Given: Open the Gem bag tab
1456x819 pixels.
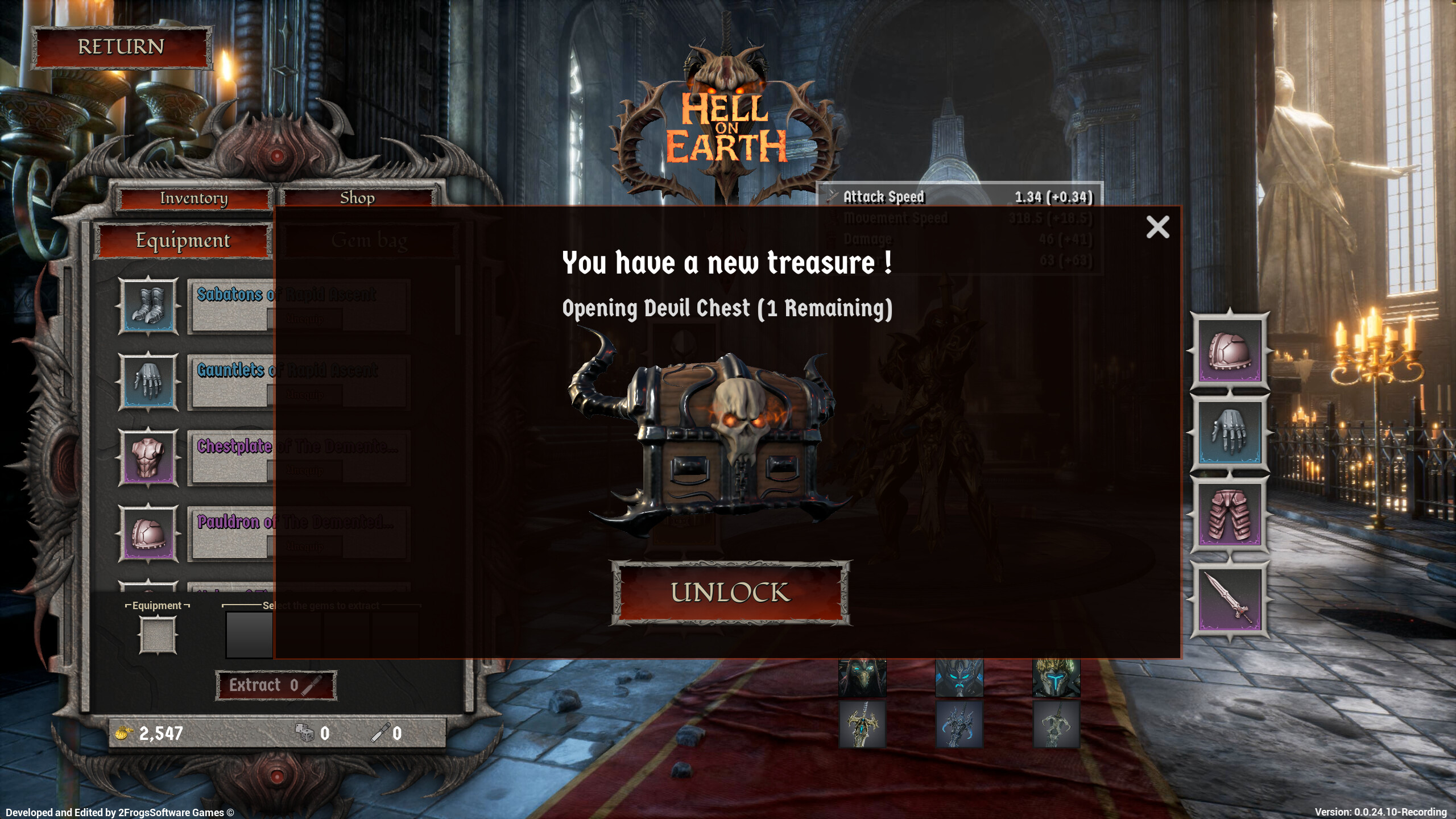Looking at the screenshot, I should (x=370, y=240).
